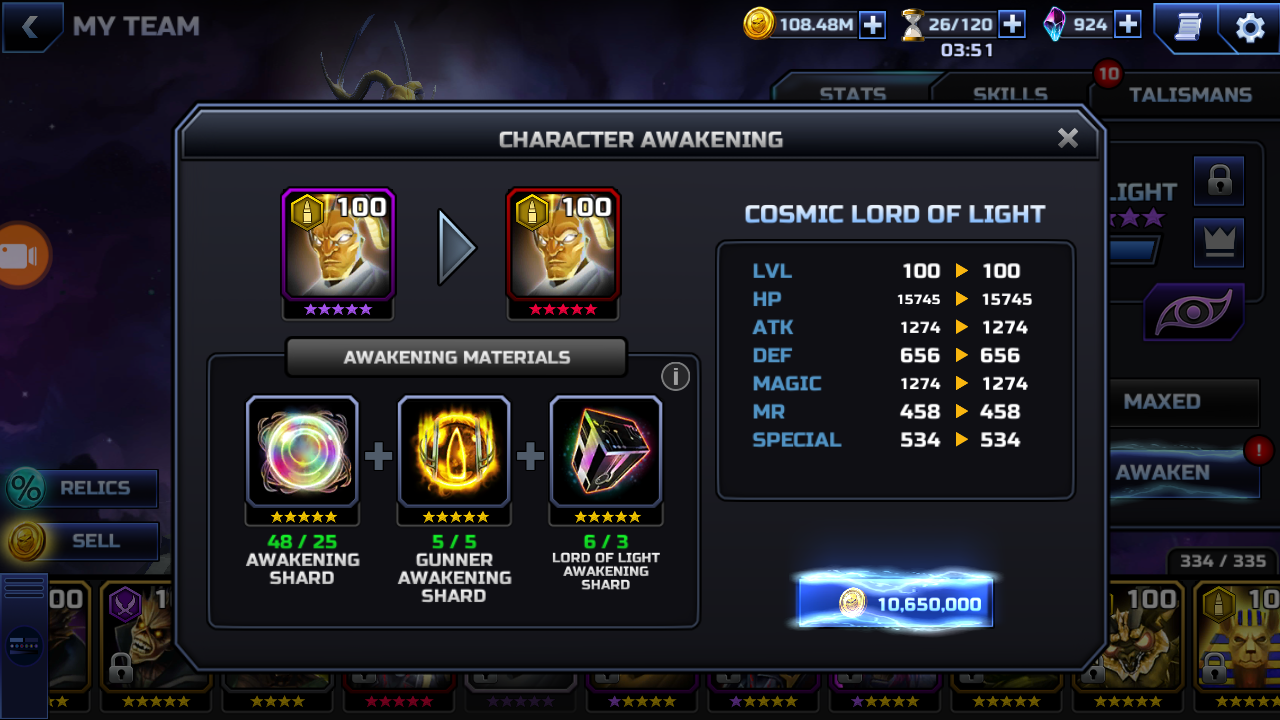The image size is (1280, 720).
Task: Switch to the Talismans tab
Action: (1190, 94)
